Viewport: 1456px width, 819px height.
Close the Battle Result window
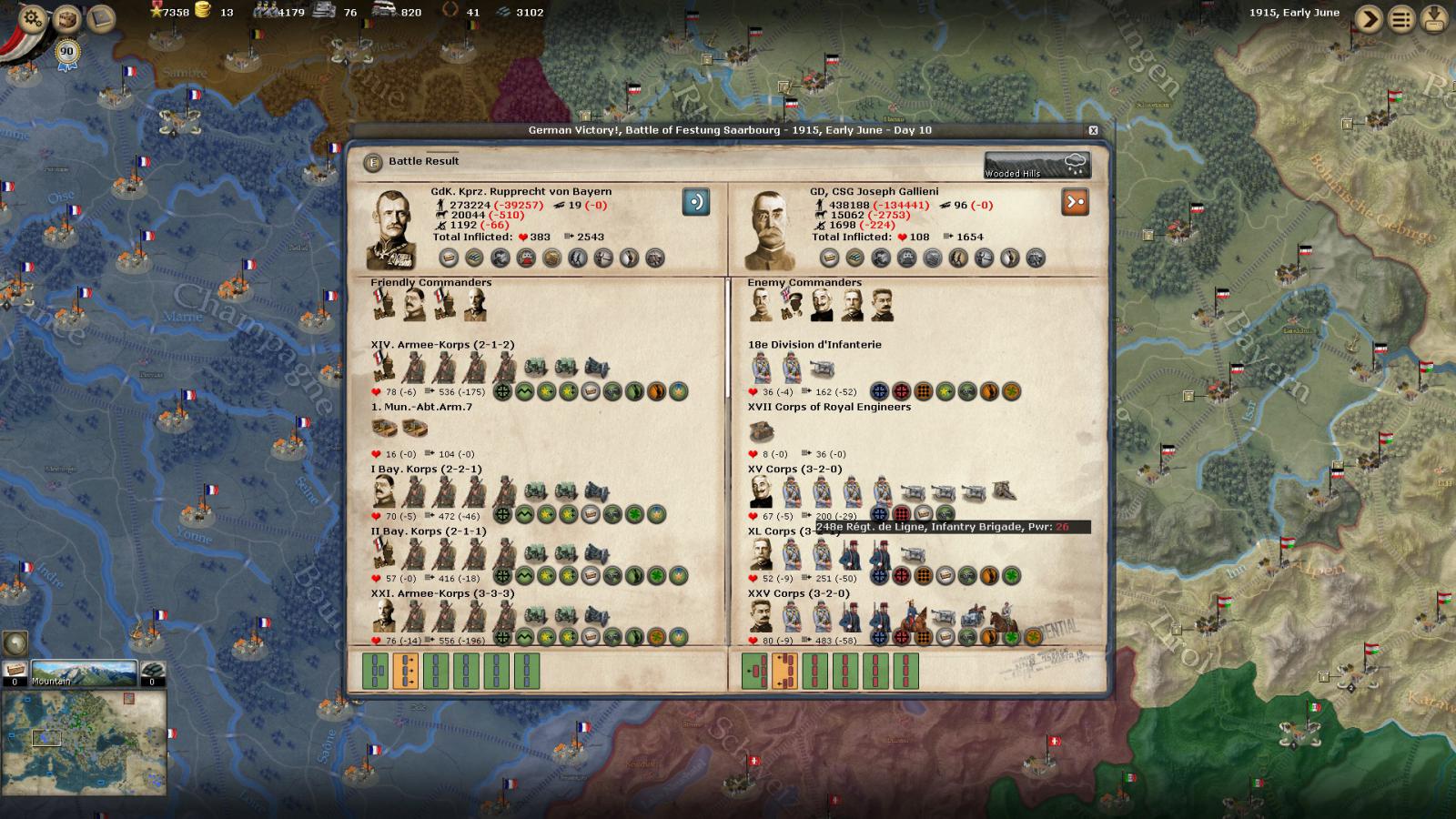[x=1093, y=130]
